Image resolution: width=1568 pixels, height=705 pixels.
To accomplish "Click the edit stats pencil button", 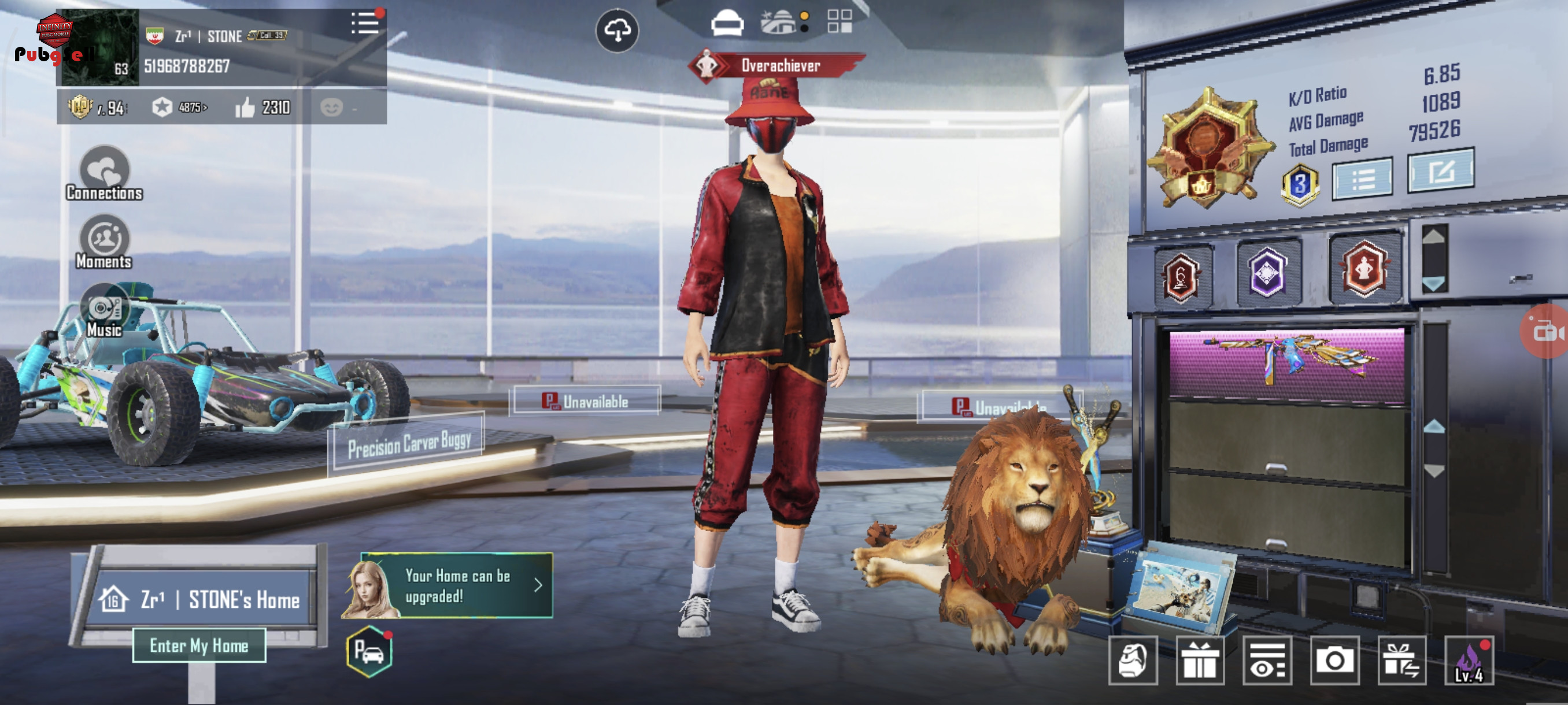I will coord(1440,171).
